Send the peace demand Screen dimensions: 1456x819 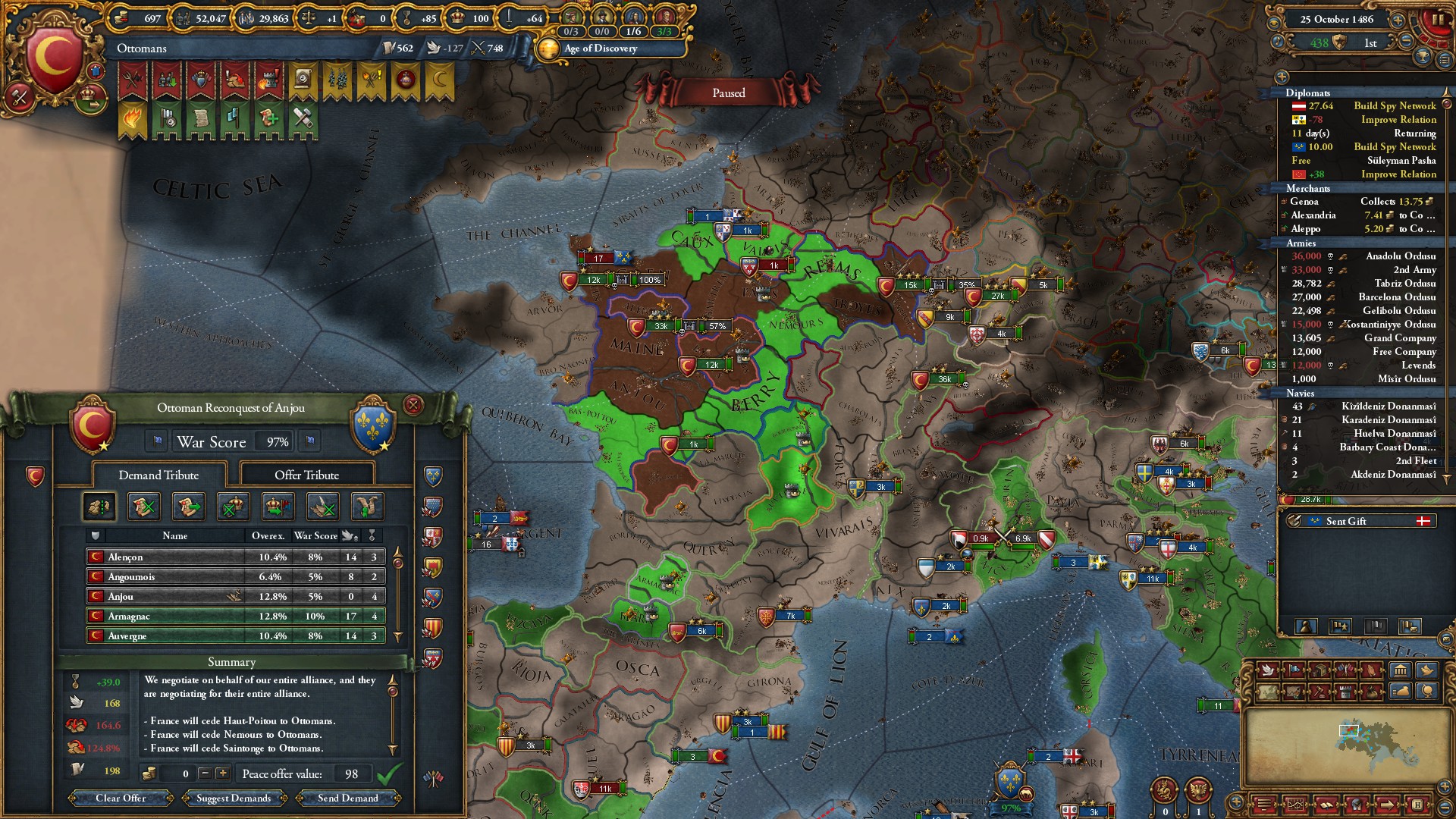[x=347, y=798]
